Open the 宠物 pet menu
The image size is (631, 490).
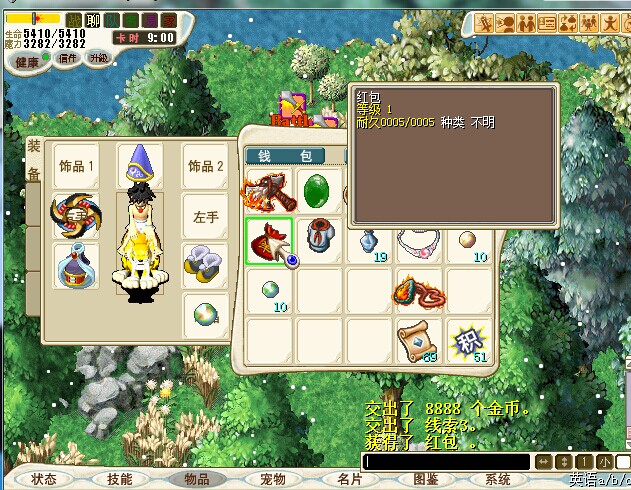pyautogui.click(x=273, y=479)
